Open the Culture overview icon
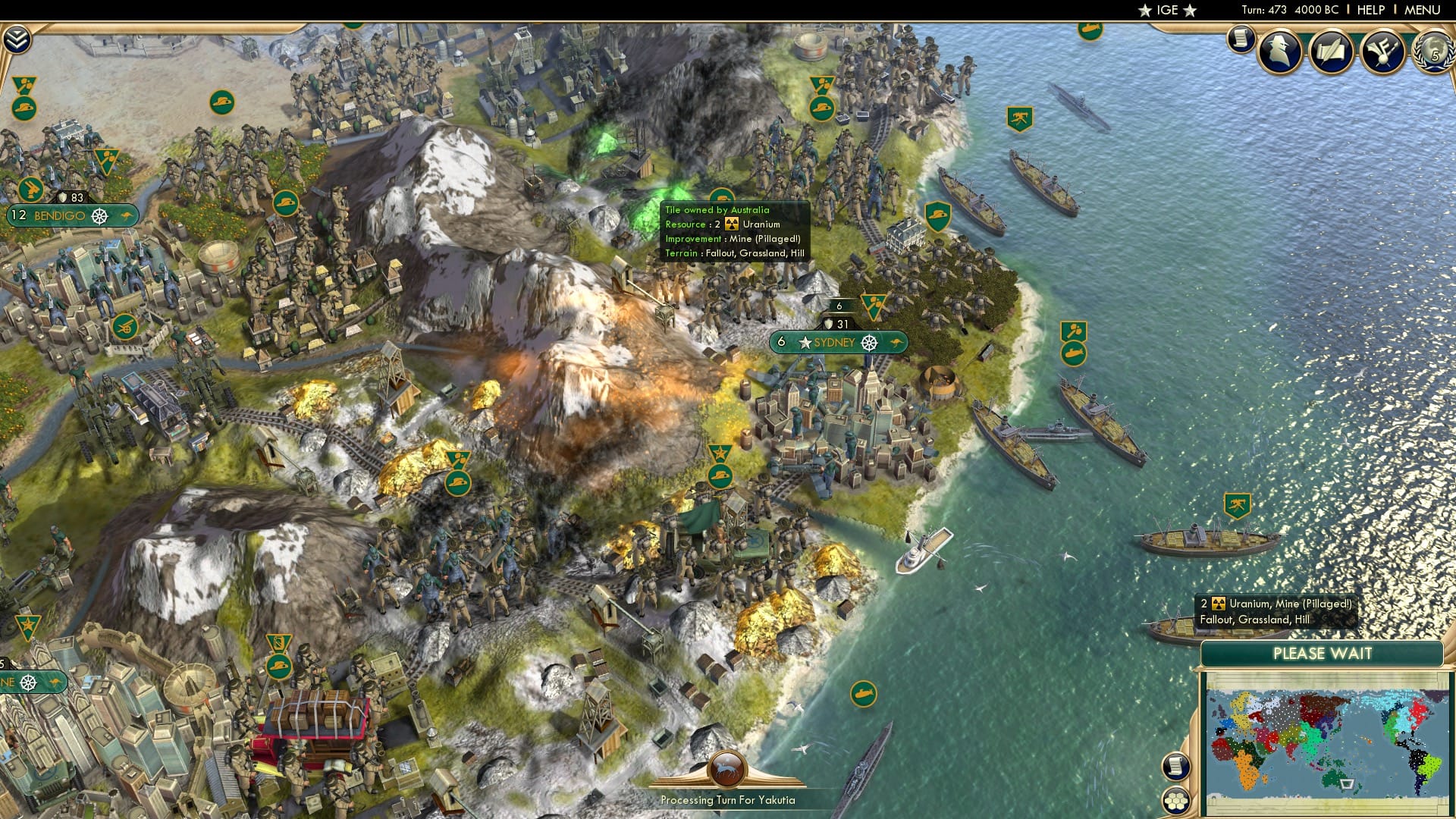The height and width of the screenshot is (819, 1456). [1382, 52]
